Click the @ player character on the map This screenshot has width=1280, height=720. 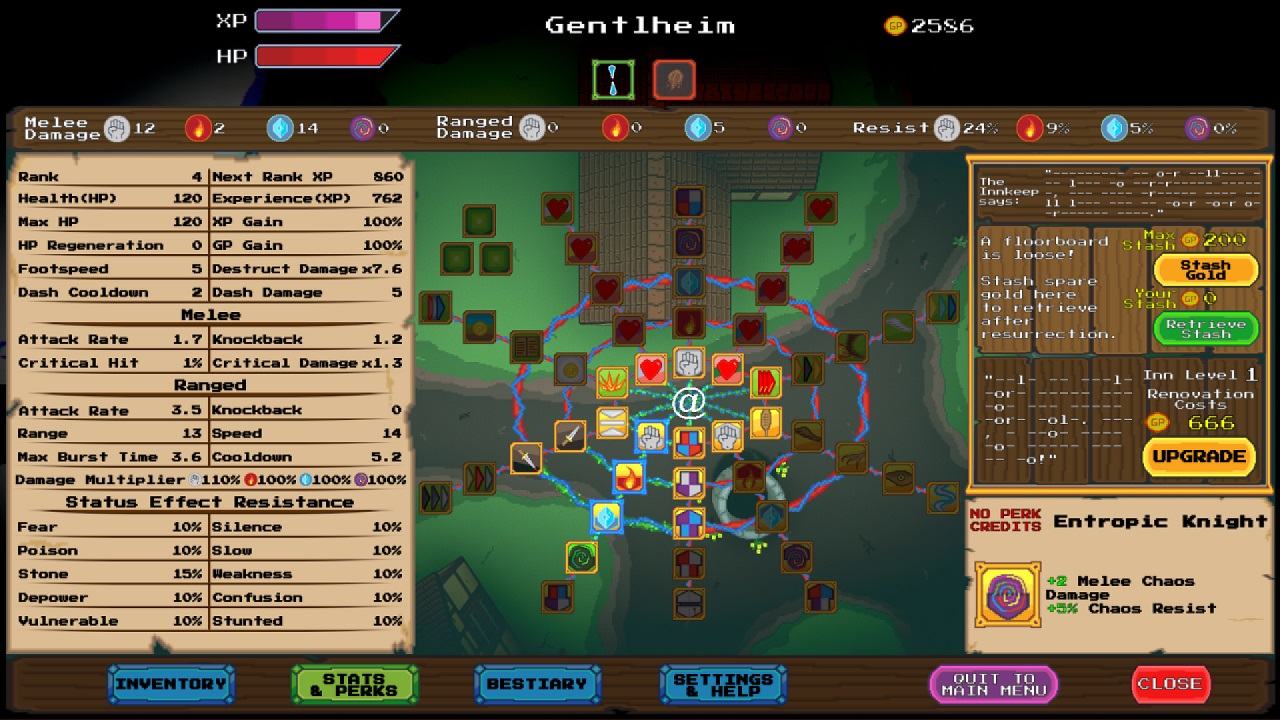[688, 400]
